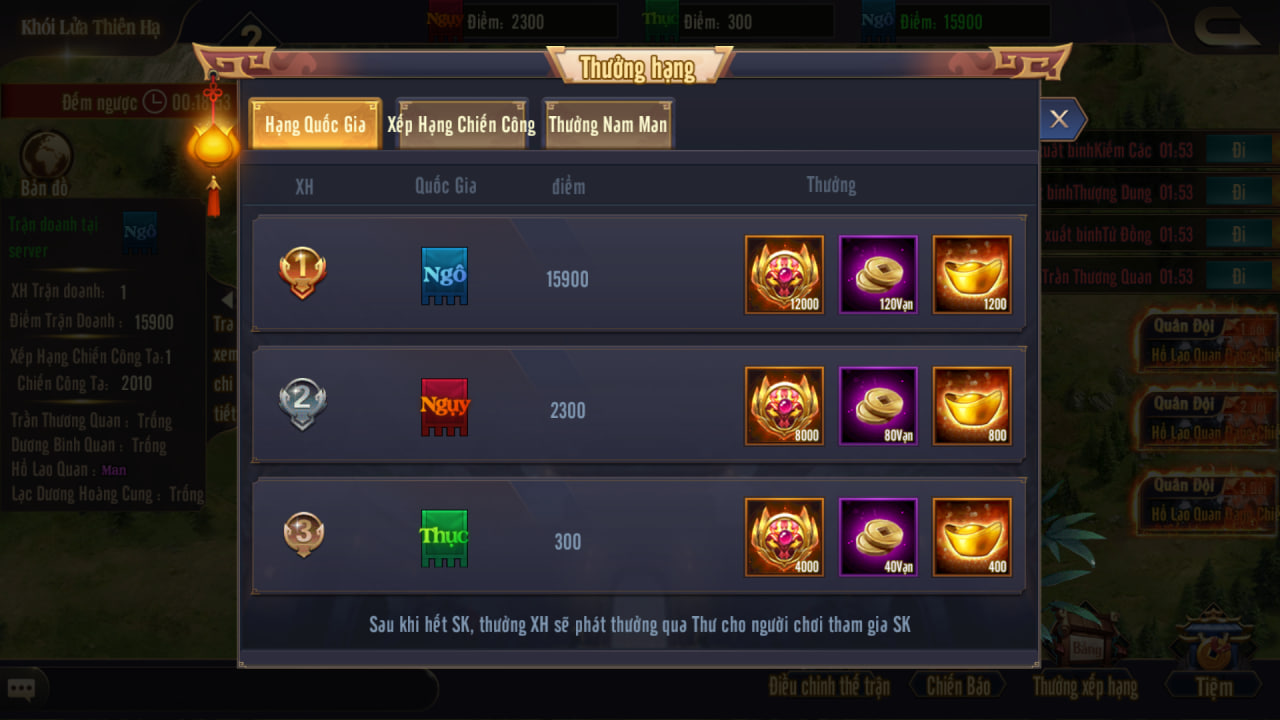
Task: Check rank 3 gold ingot reward 400
Action: click(972, 537)
